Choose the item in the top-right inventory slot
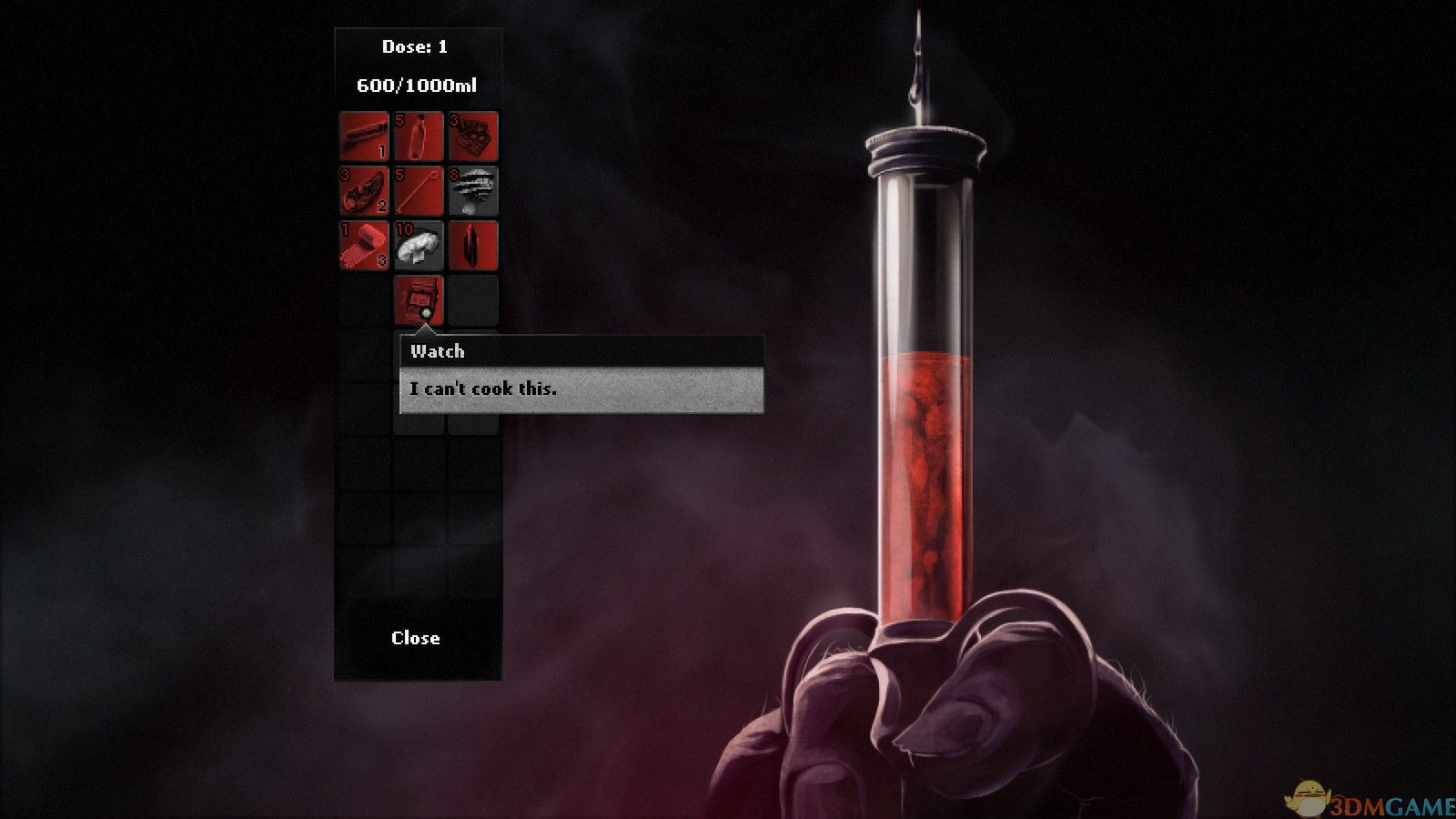Screen dimensions: 1456x819 click(473, 136)
